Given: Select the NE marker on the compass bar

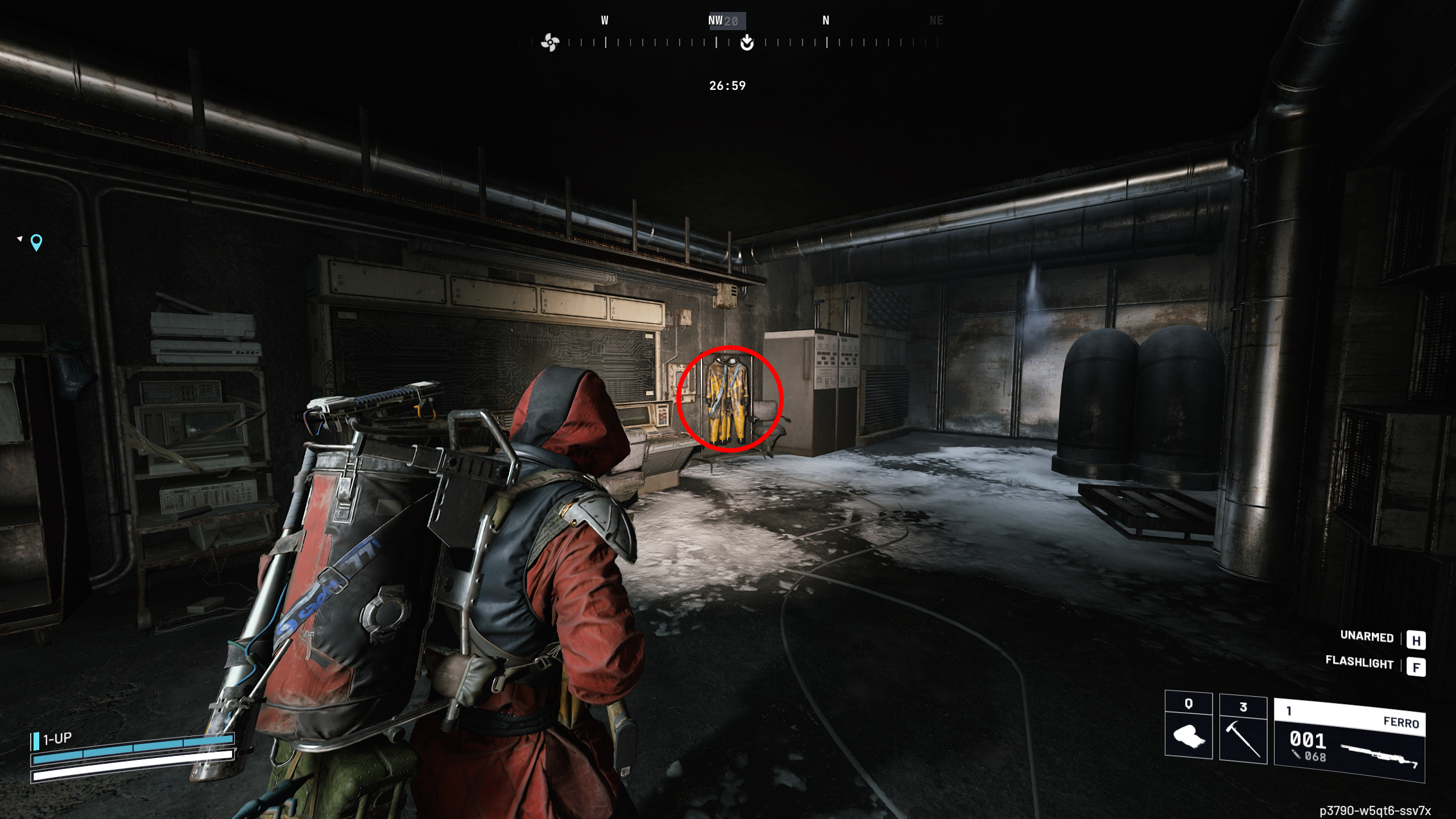Looking at the screenshot, I should coord(936,20).
